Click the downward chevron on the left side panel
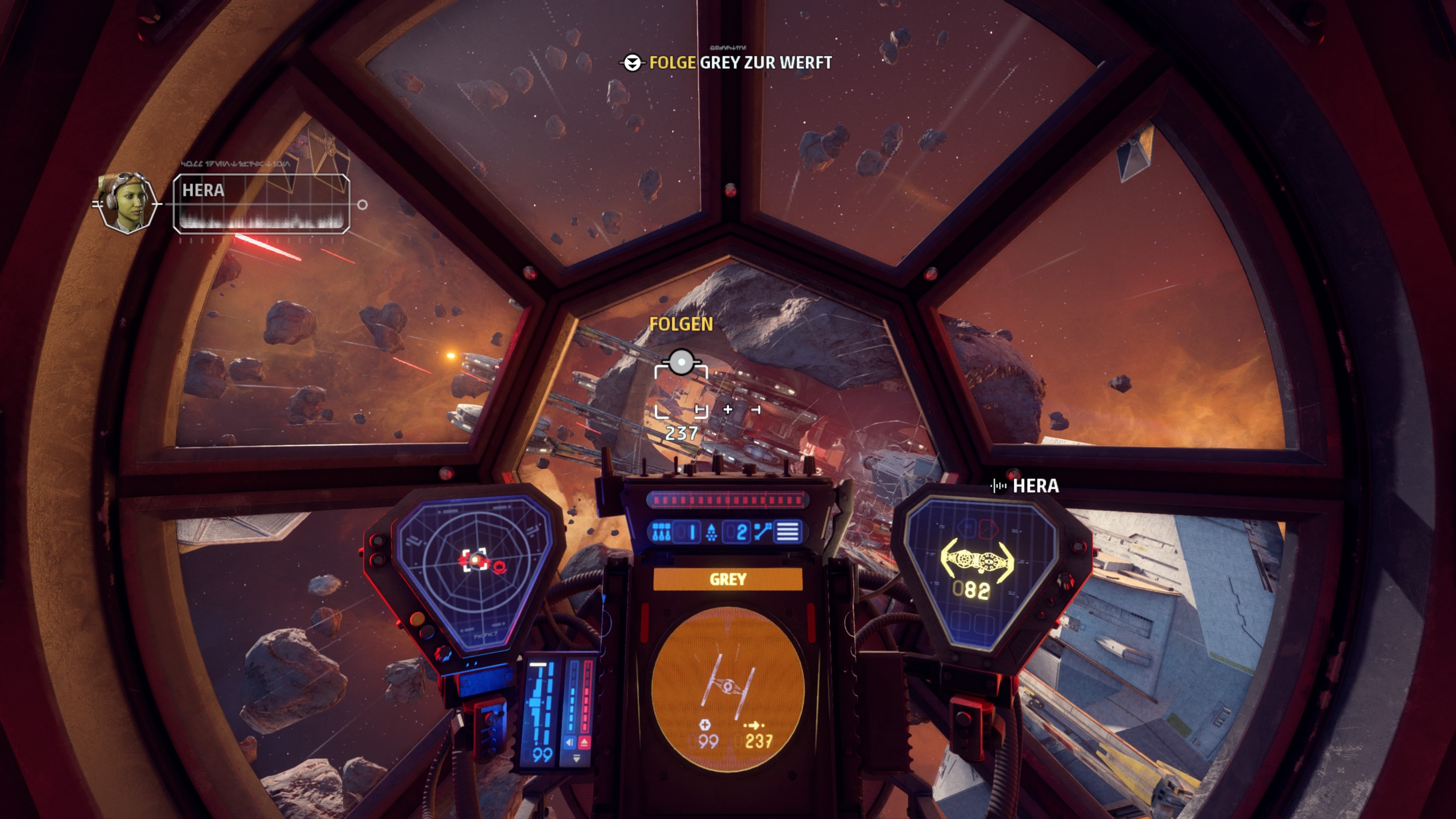The width and height of the screenshot is (1456, 819). pos(577,758)
